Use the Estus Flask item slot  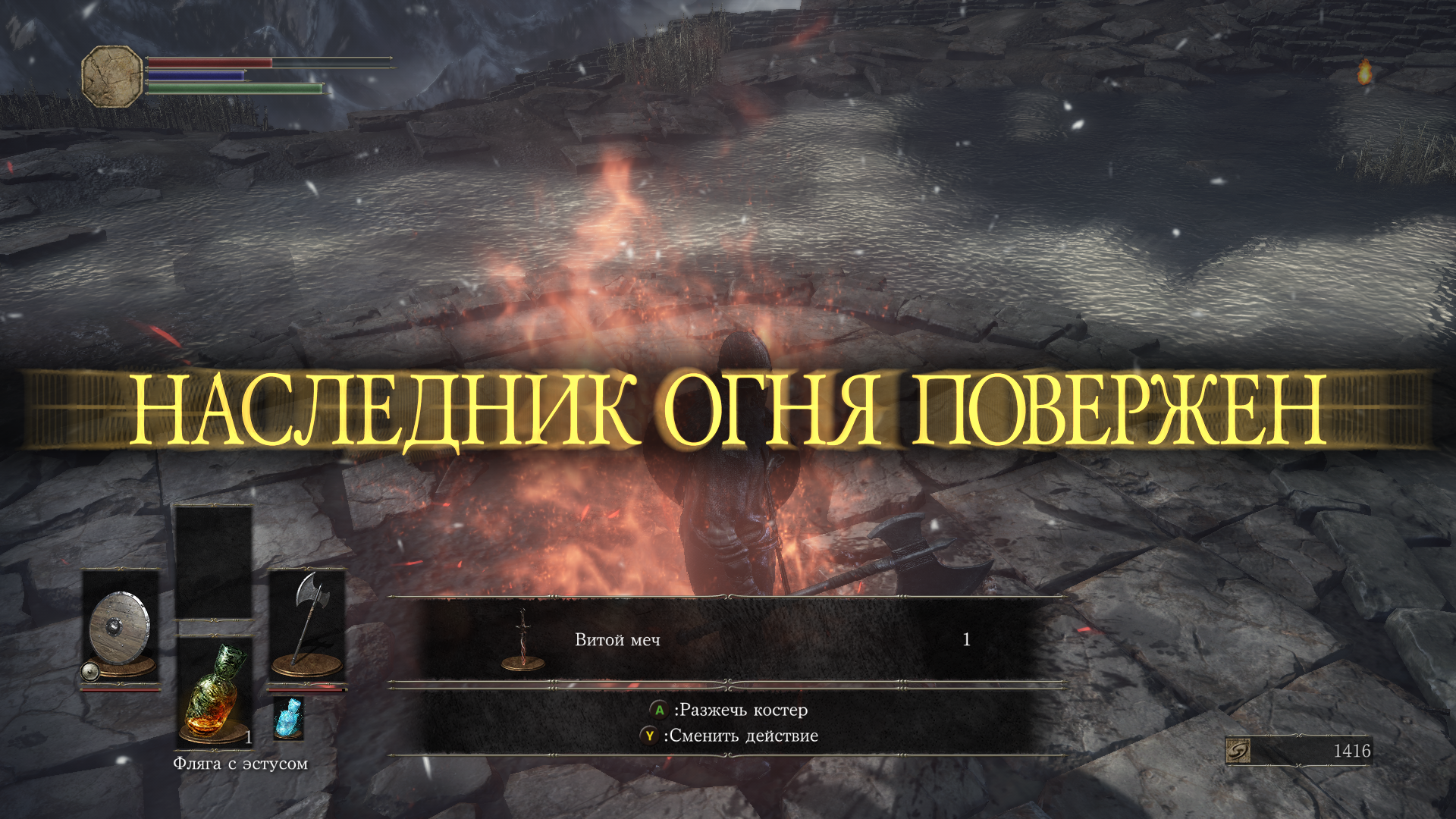click(x=214, y=692)
